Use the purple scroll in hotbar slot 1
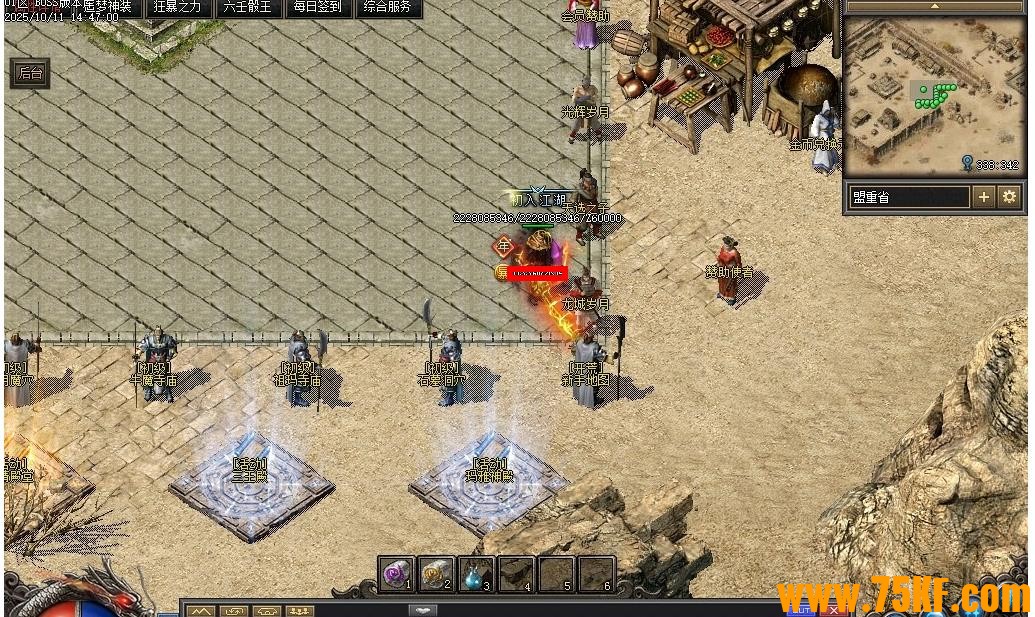 click(x=397, y=574)
